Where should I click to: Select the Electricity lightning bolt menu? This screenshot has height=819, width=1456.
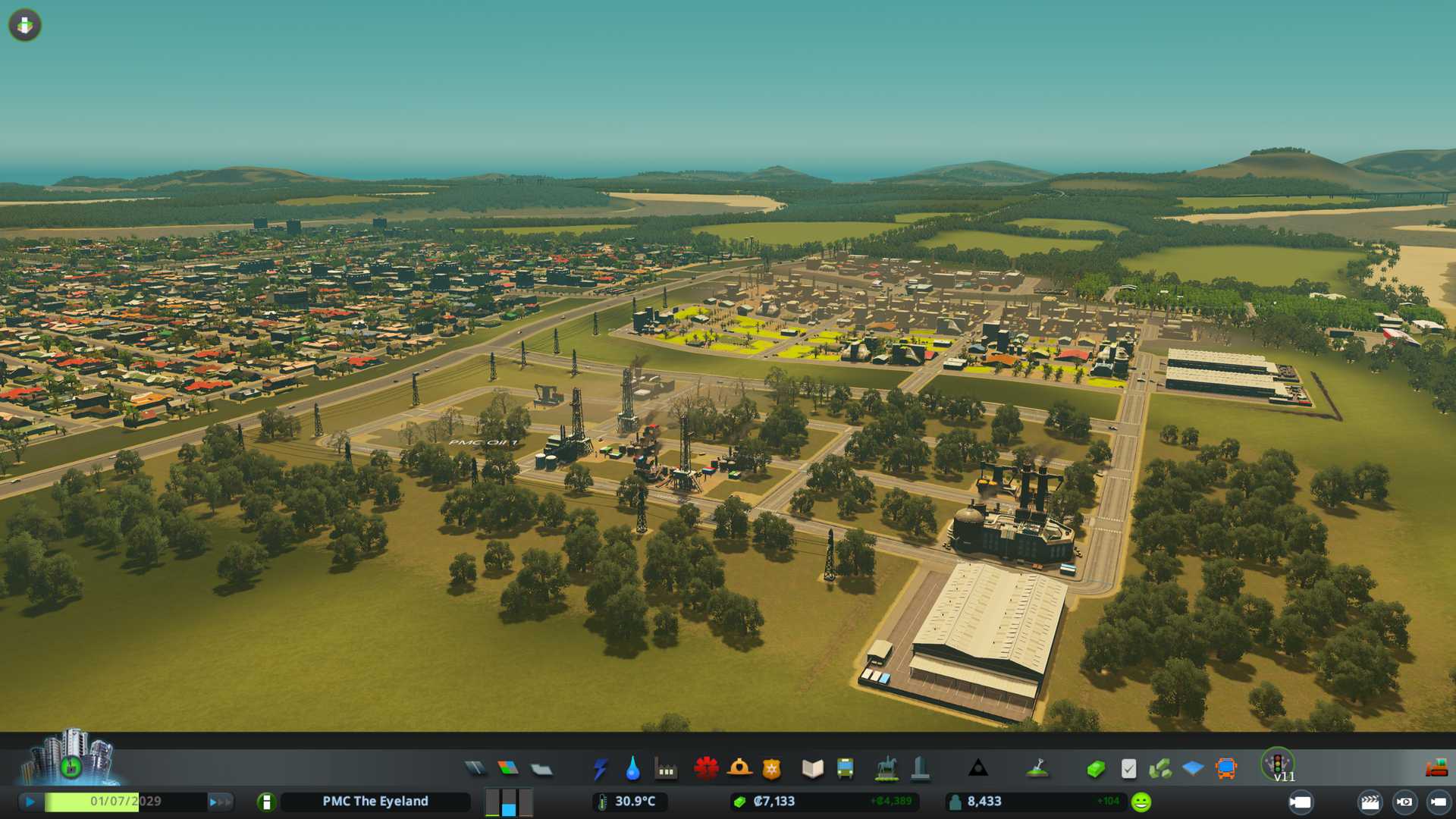[600, 769]
